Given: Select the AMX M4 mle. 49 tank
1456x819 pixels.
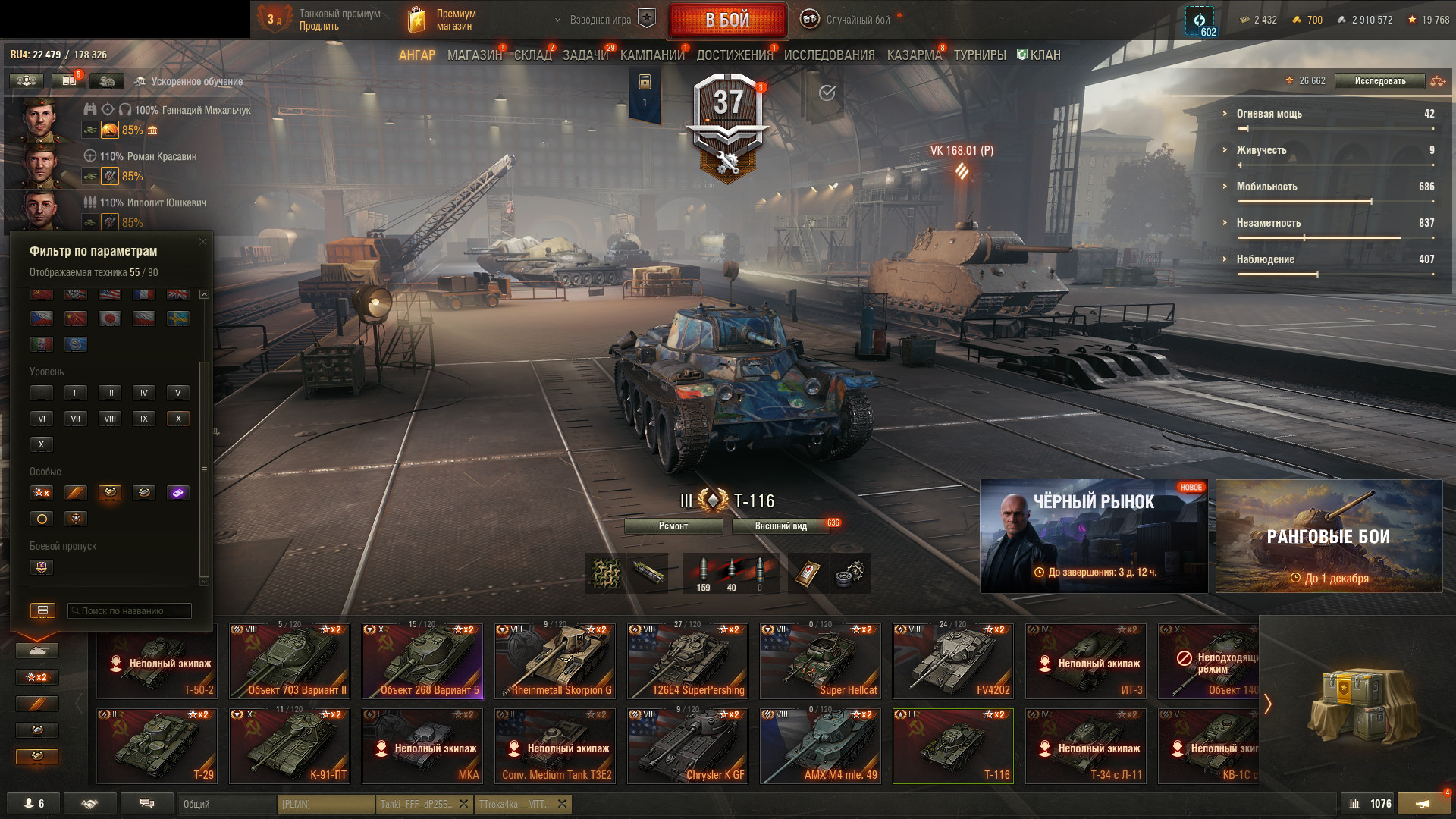Looking at the screenshot, I should tap(821, 746).
